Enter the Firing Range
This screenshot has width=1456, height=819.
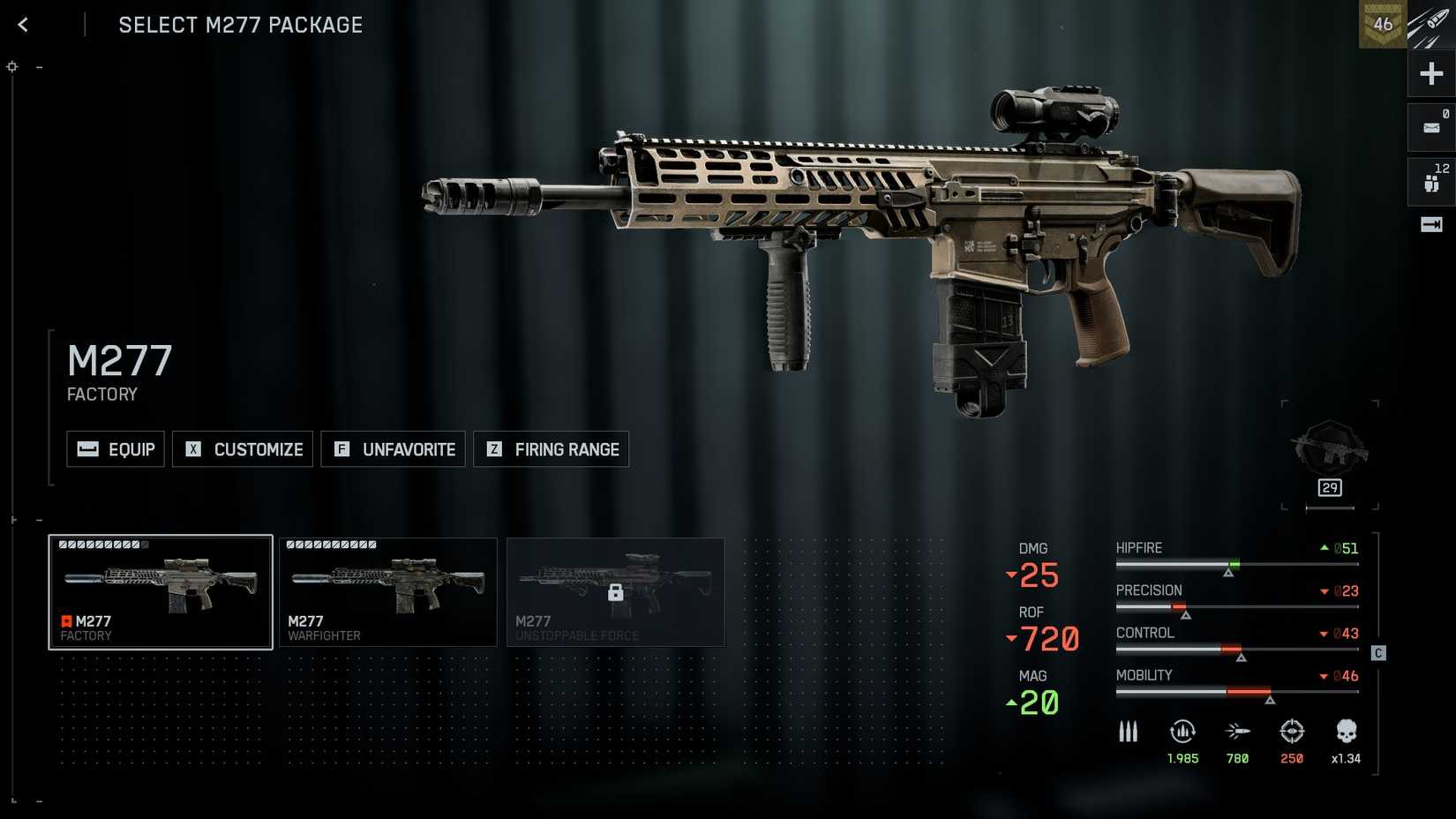pos(551,449)
